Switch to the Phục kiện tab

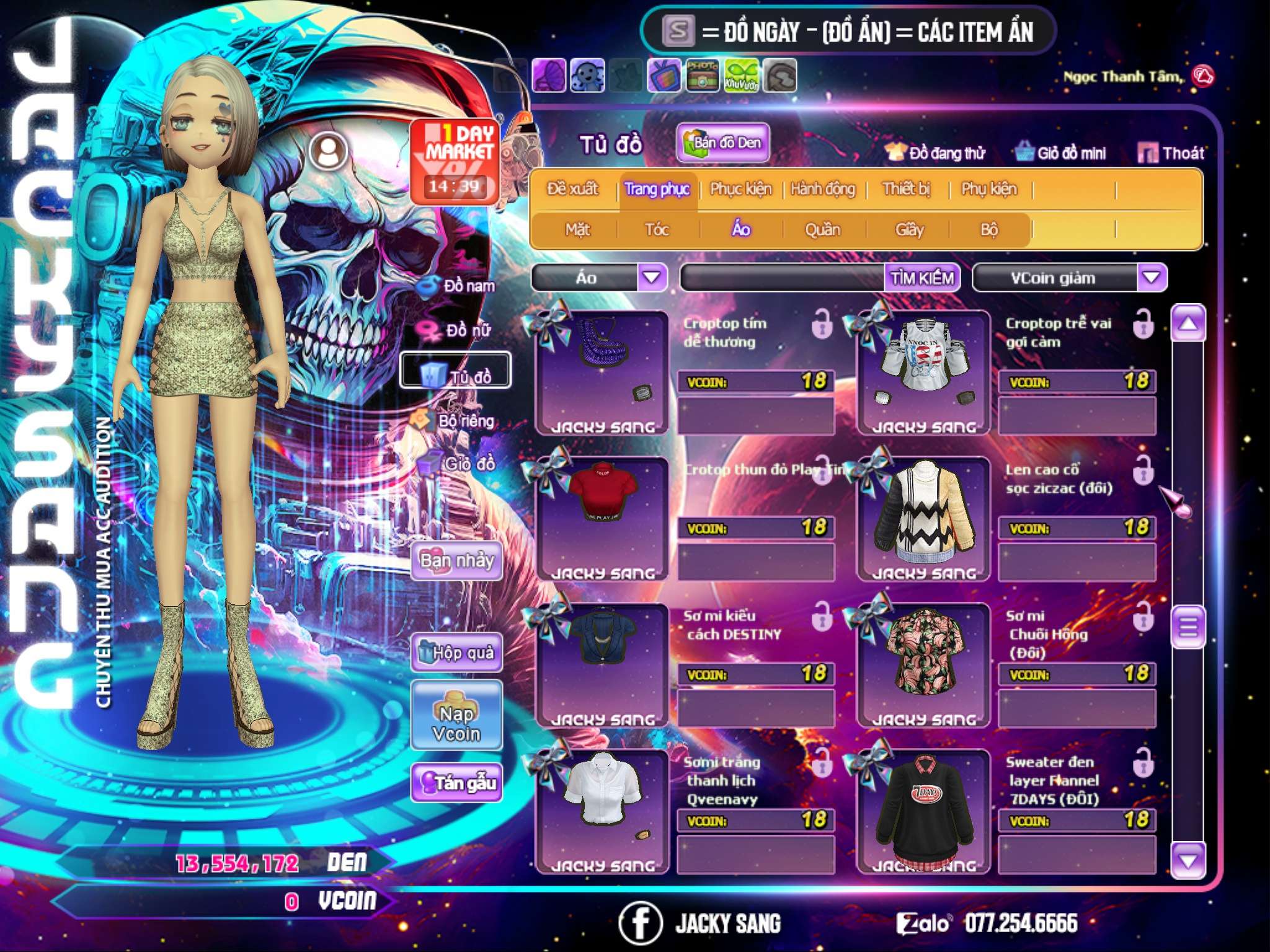tap(740, 189)
